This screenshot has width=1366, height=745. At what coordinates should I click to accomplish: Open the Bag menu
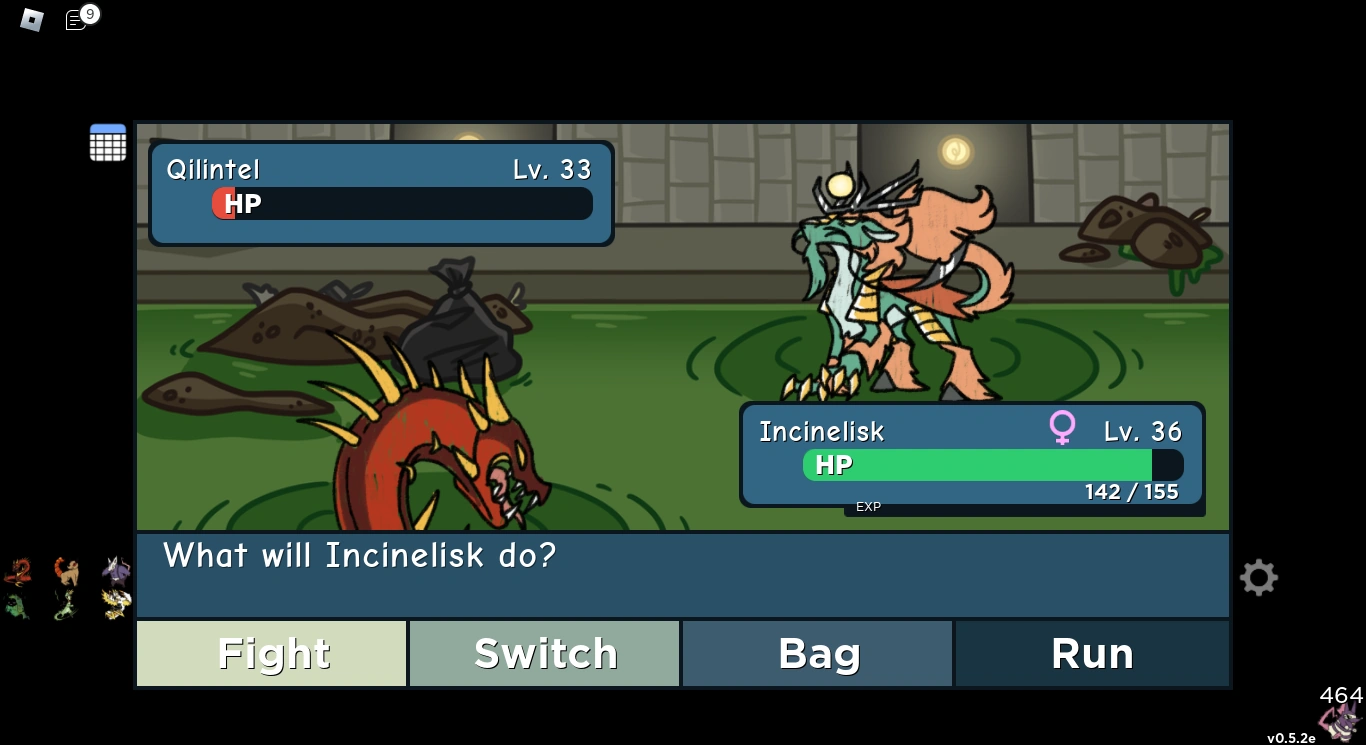[818, 653]
